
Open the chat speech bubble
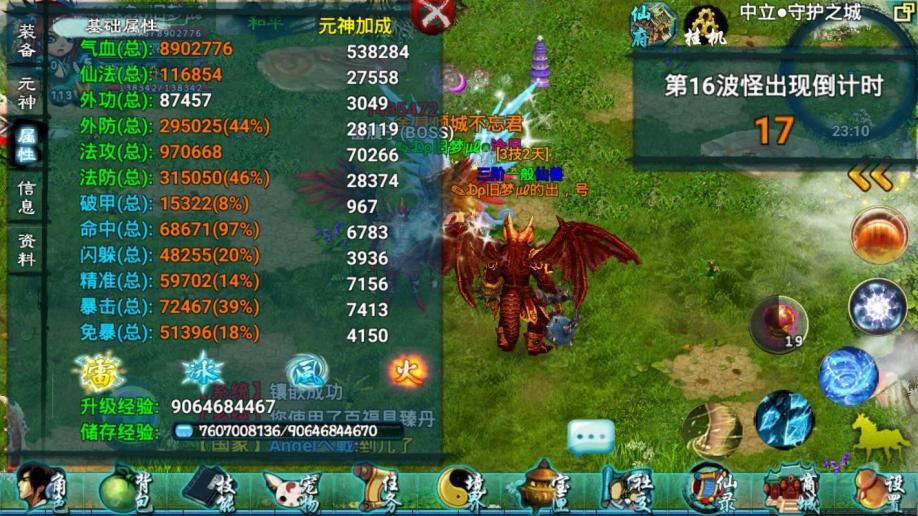pos(591,436)
